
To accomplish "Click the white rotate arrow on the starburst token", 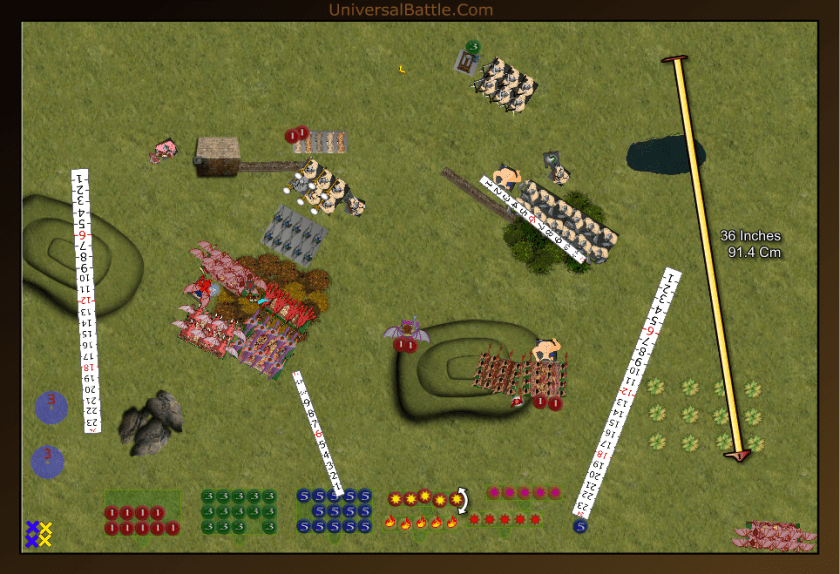I will pos(463,497).
